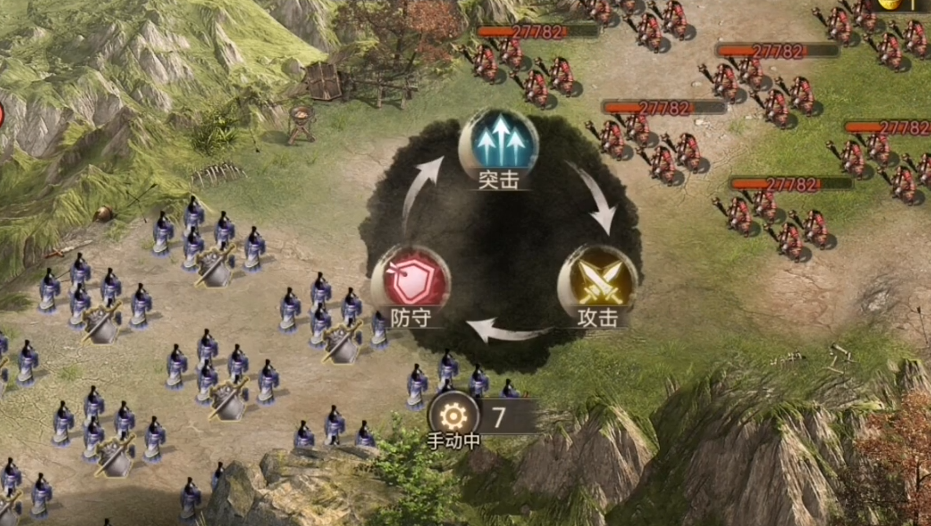The image size is (931, 526).
Task: Toggle the 手动中 manual mode gear button
Action: [x=453, y=415]
